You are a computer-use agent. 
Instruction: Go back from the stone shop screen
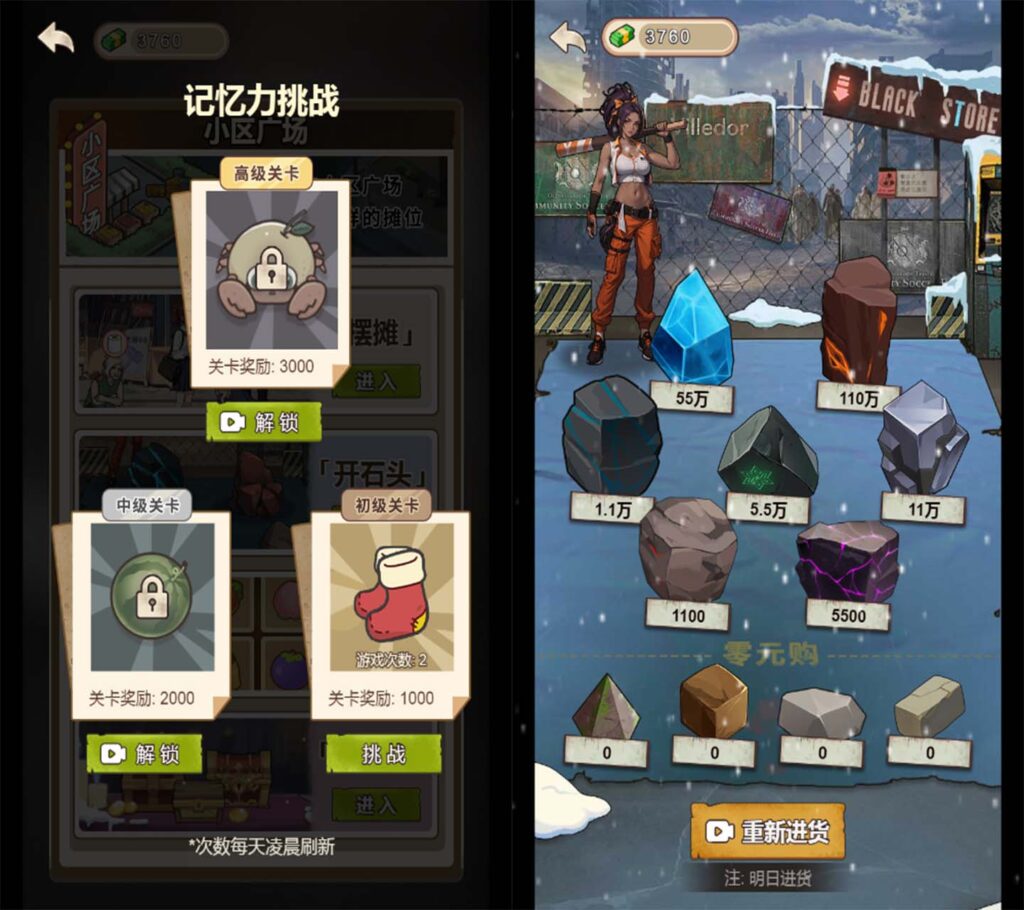tap(568, 38)
